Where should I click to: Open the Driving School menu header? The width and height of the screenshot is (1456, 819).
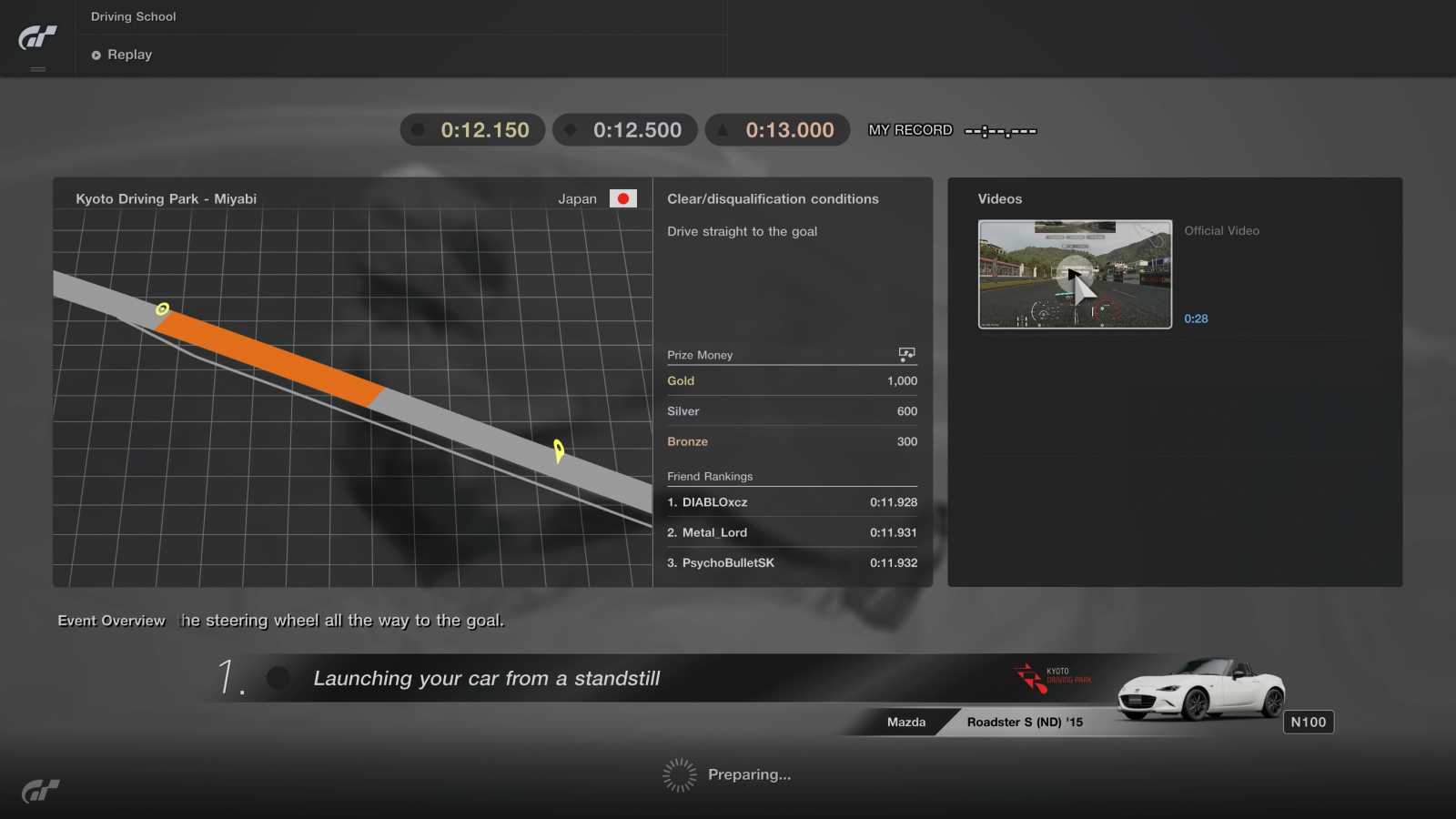(133, 15)
